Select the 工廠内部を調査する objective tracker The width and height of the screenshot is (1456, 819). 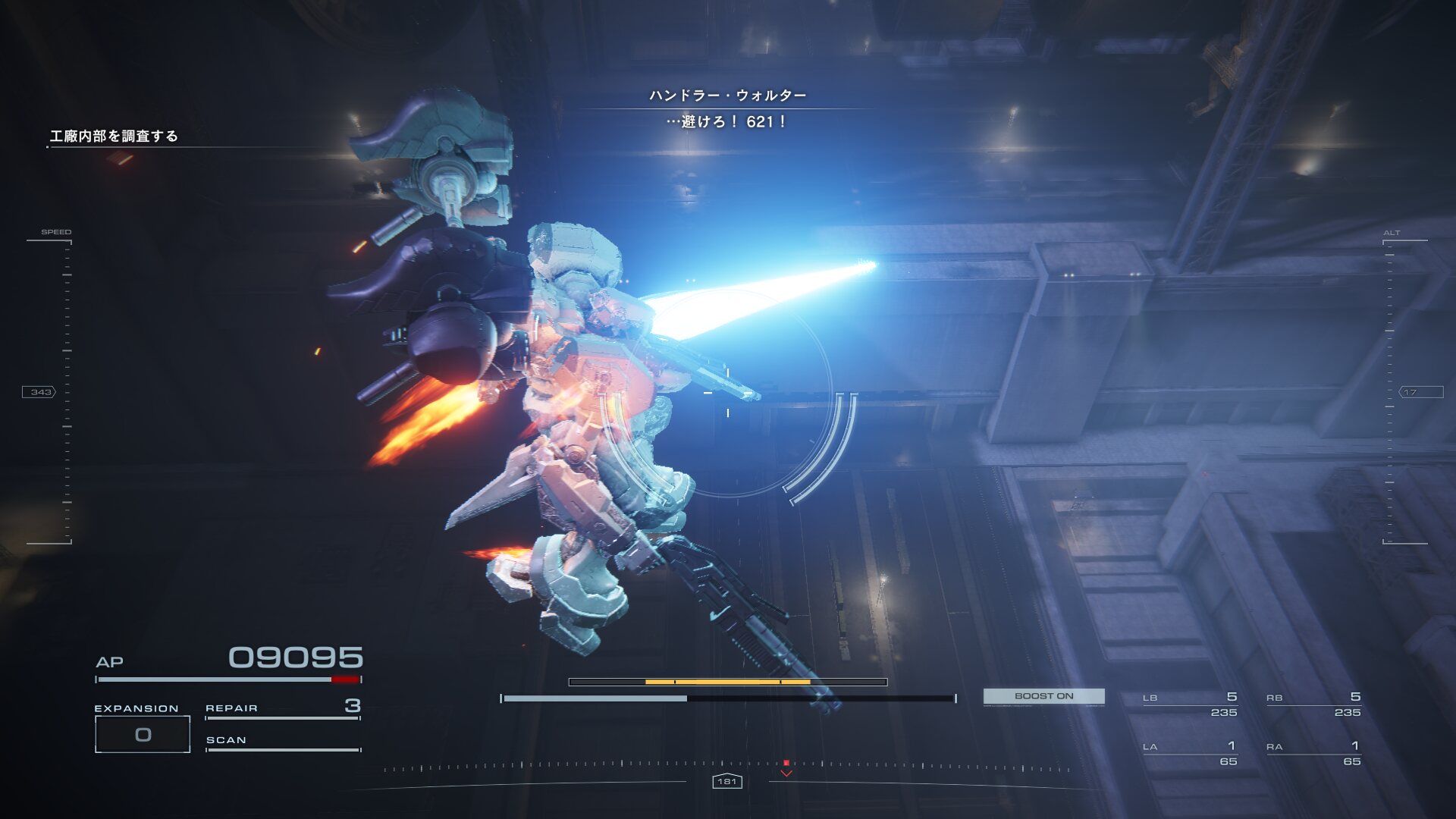pos(114,136)
